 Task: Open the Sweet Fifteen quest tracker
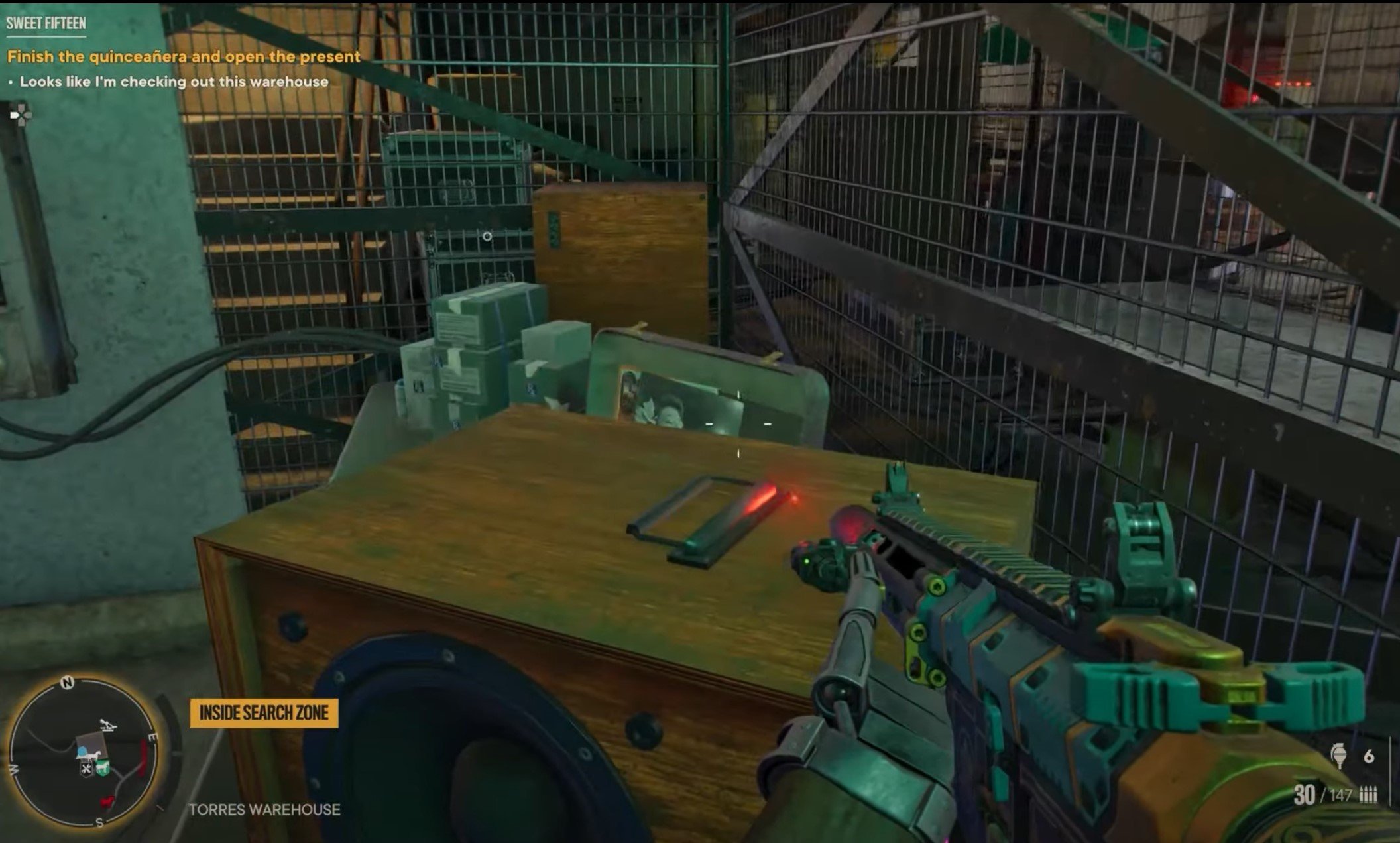point(46,23)
